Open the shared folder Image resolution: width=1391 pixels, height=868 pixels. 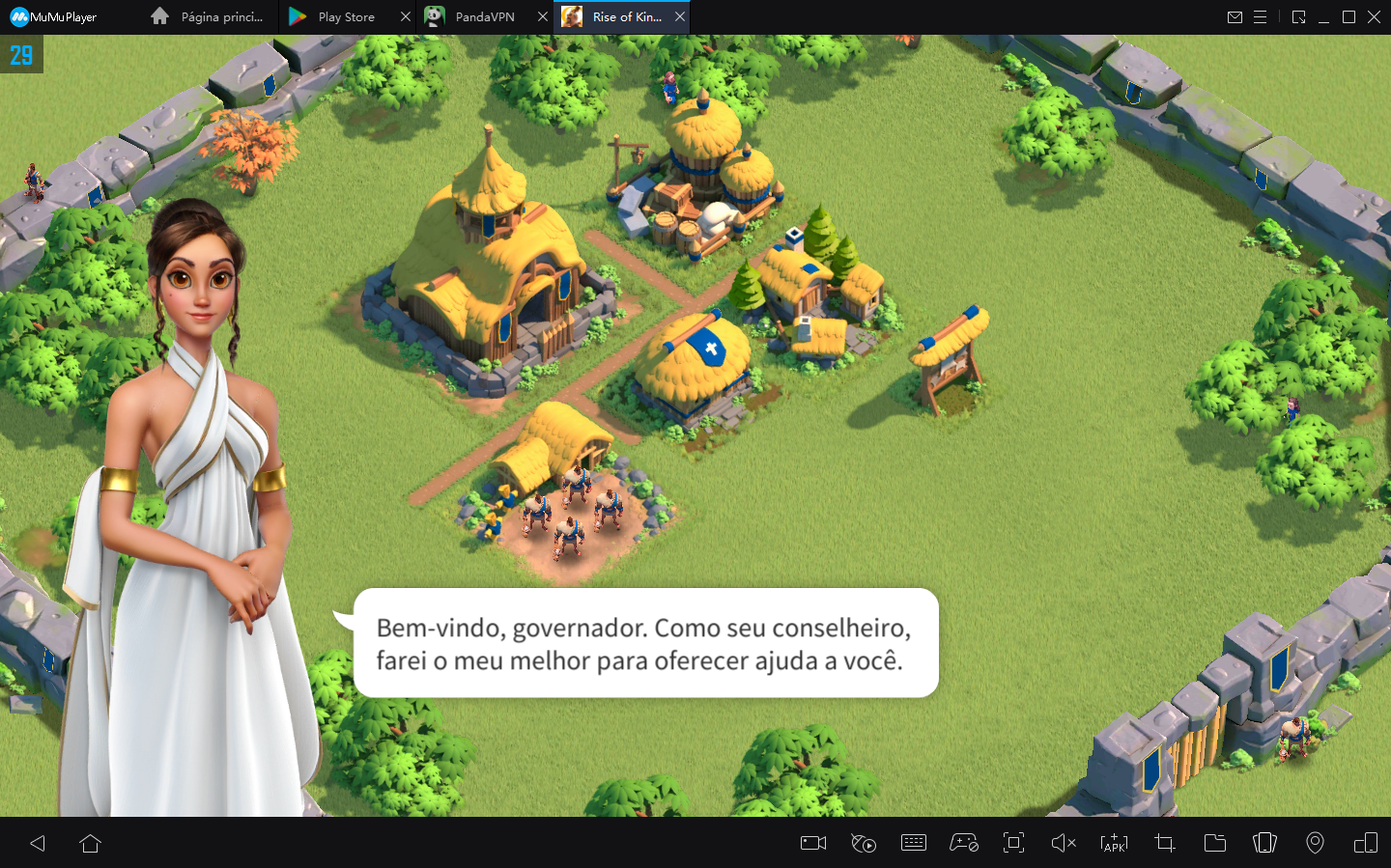click(1214, 843)
